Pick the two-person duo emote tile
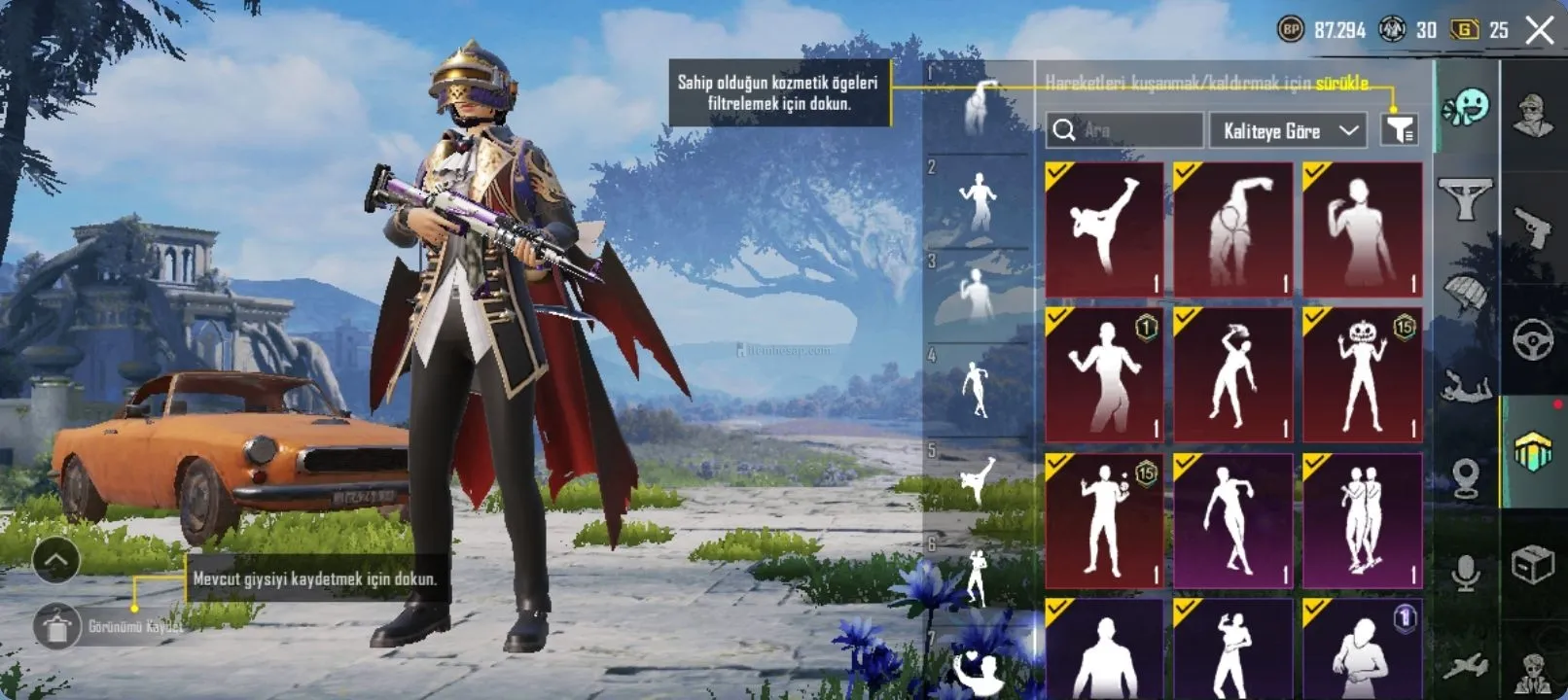 coord(1362,520)
